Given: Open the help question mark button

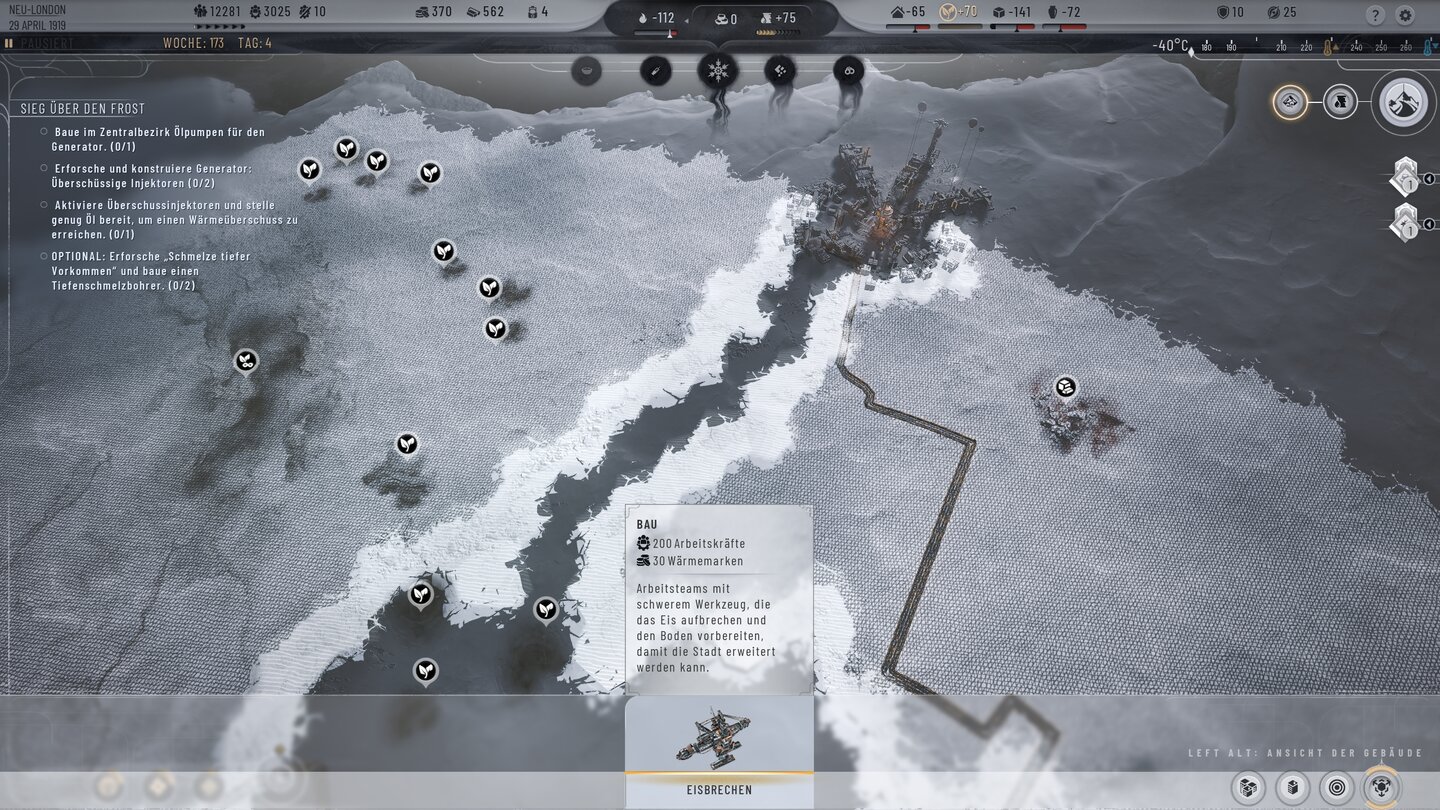Looking at the screenshot, I should coord(1376,15).
